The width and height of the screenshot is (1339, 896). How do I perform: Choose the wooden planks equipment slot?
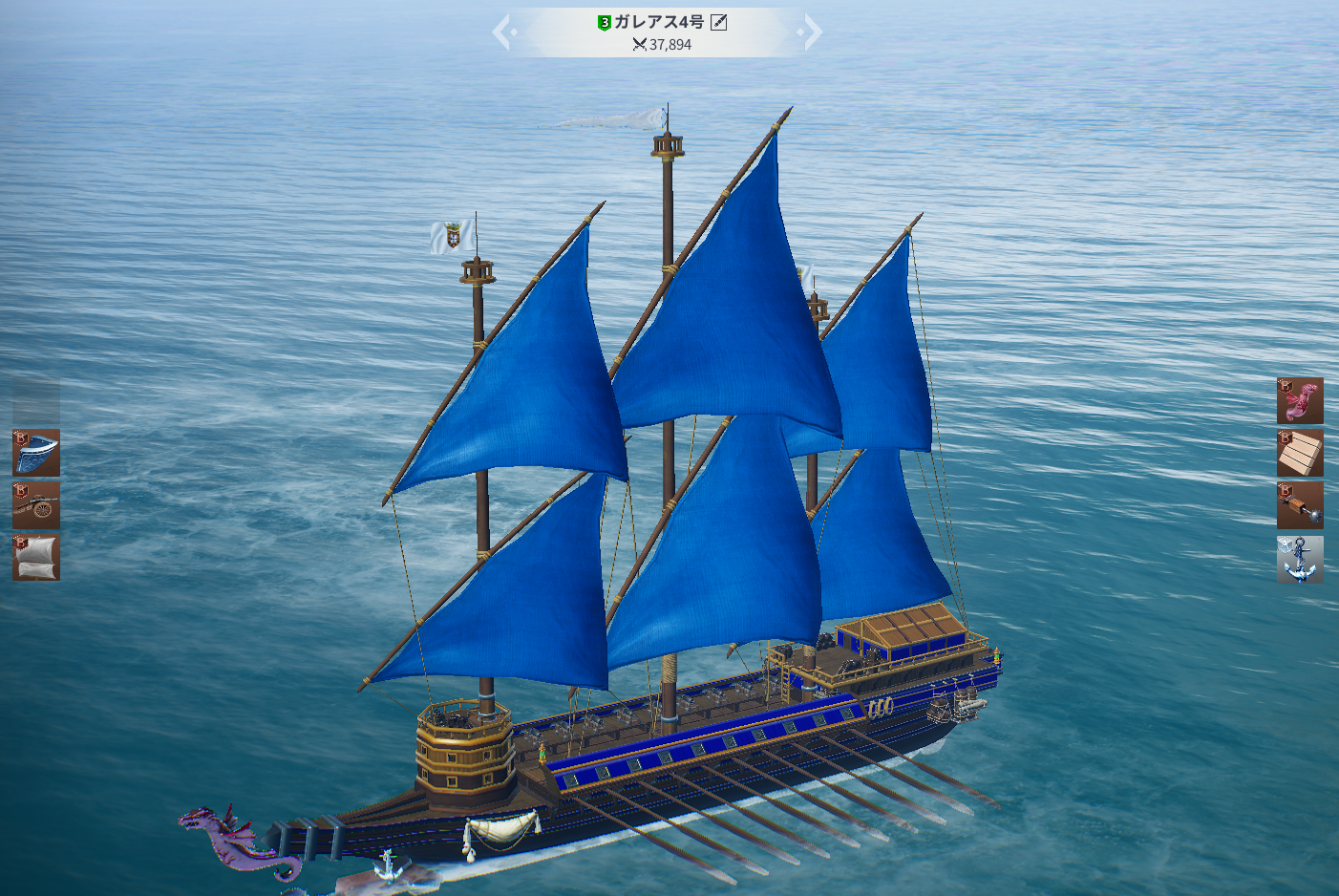(1300, 453)
